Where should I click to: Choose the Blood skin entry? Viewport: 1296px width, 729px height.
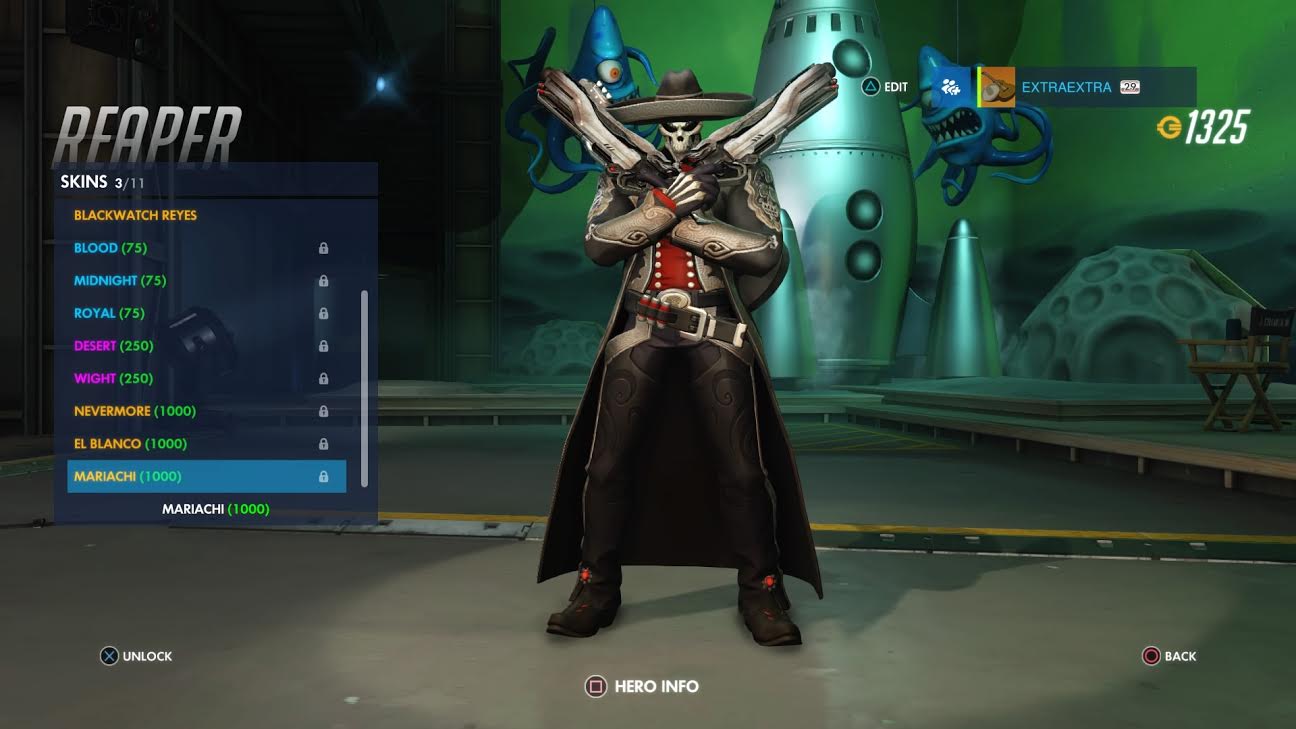[x=110, y=248]
